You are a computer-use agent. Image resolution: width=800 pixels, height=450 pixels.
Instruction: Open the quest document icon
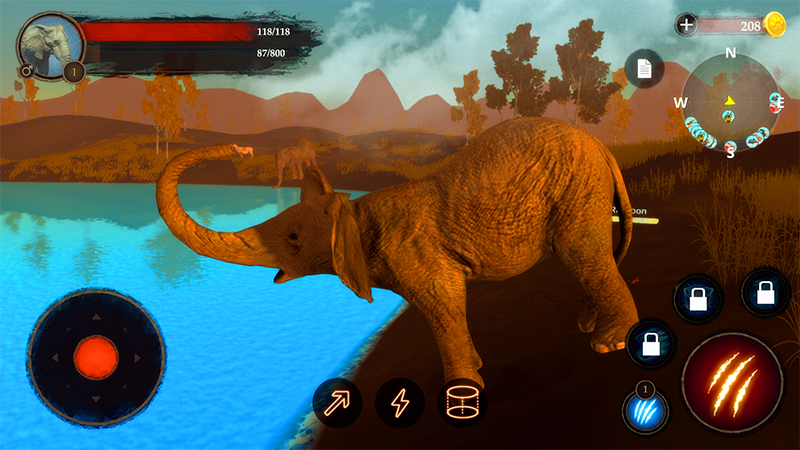pyautogui.click(x=644, y=68)
